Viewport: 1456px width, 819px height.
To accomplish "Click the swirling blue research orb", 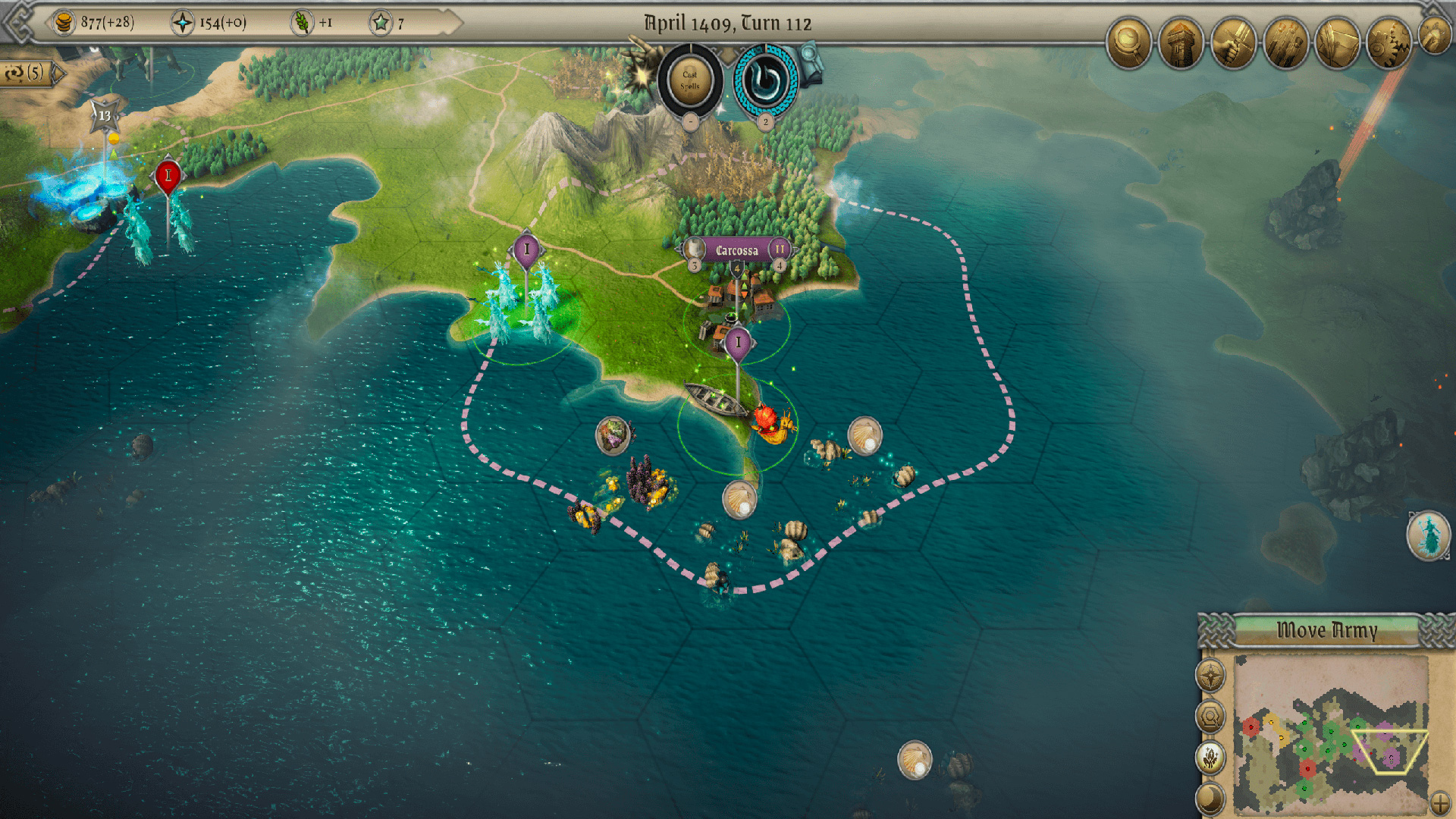I will [765, 80].
